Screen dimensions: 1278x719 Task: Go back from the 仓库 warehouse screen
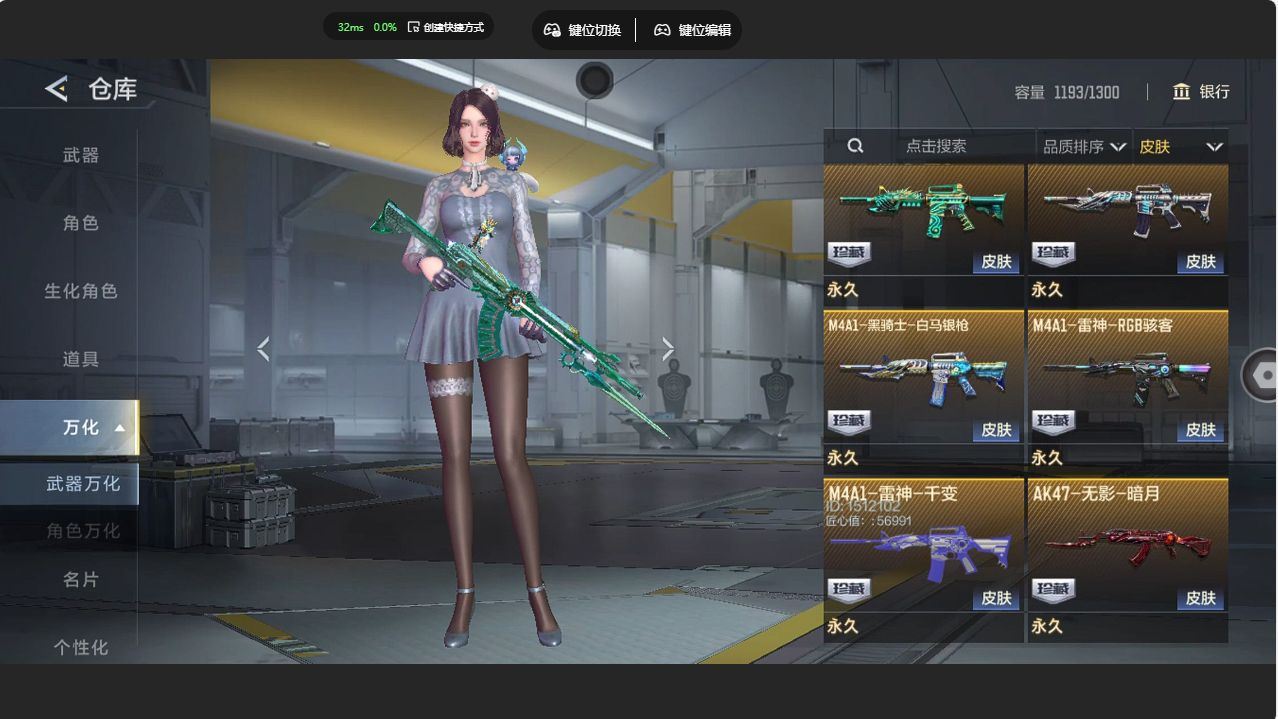click(x=56, y=89)
